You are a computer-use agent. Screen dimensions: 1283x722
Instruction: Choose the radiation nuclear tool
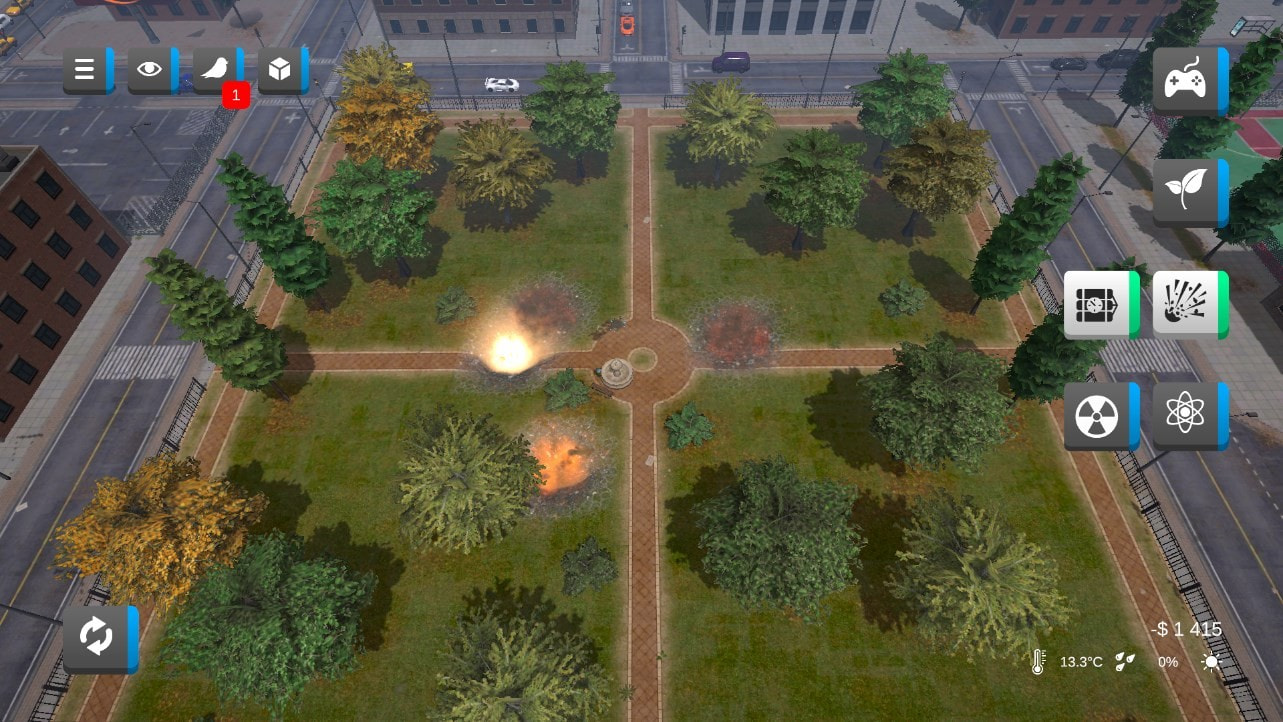(1099, 415)
